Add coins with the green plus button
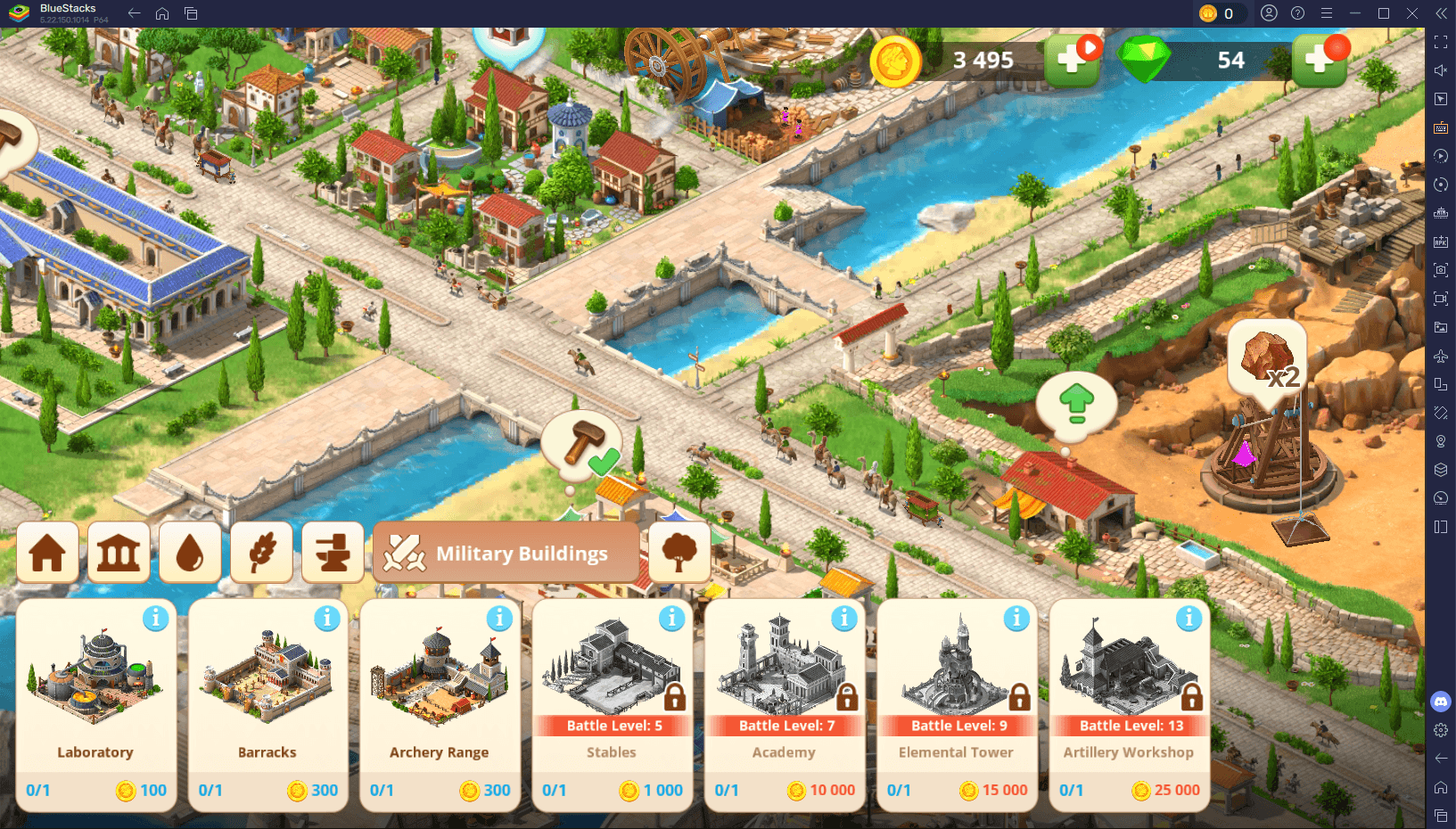The width and height of the screenshot is (1456, 829). click(x=1071, y=60)
